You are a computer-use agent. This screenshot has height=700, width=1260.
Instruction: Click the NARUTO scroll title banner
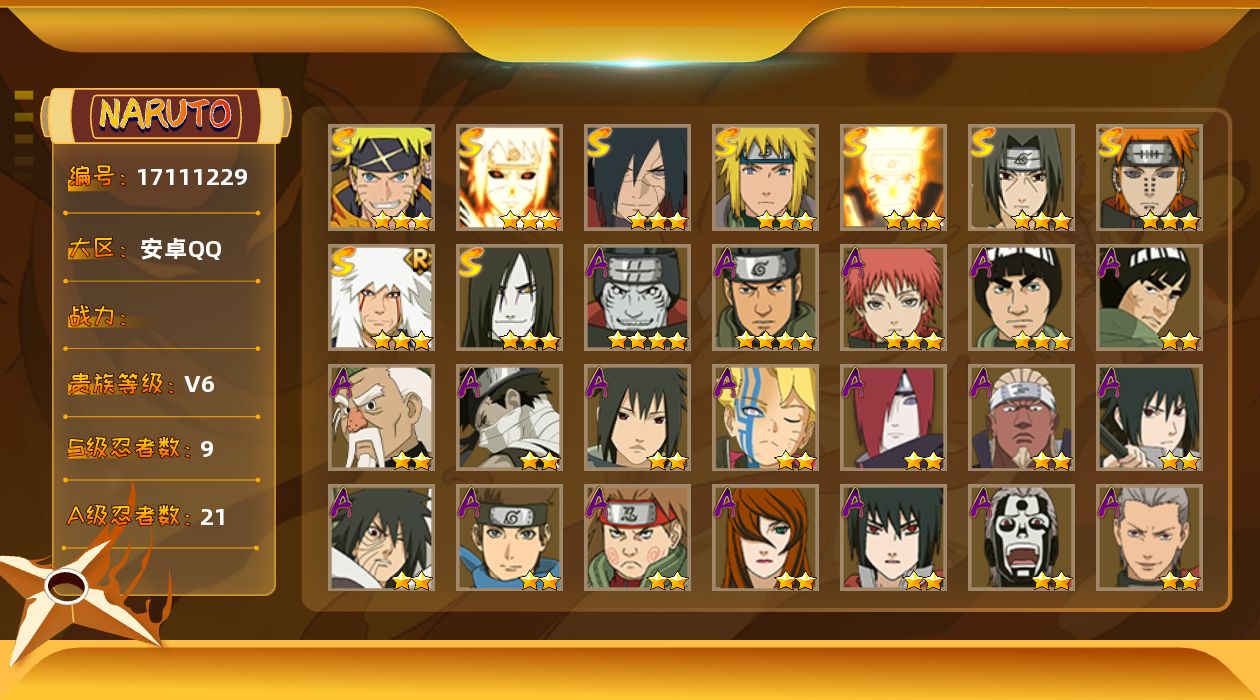(166, 115)
